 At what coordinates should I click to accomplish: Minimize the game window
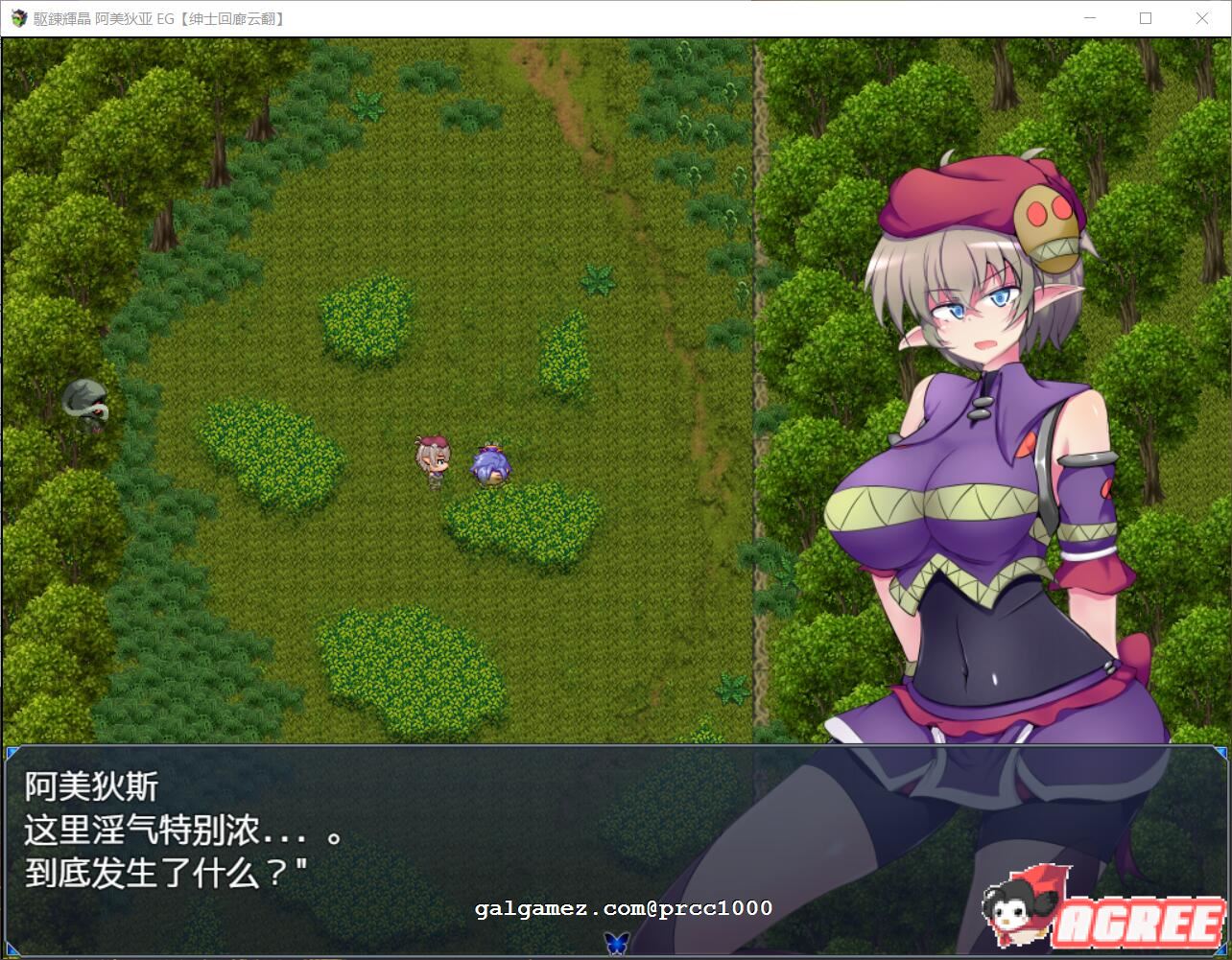click(x=1089, y=18)
